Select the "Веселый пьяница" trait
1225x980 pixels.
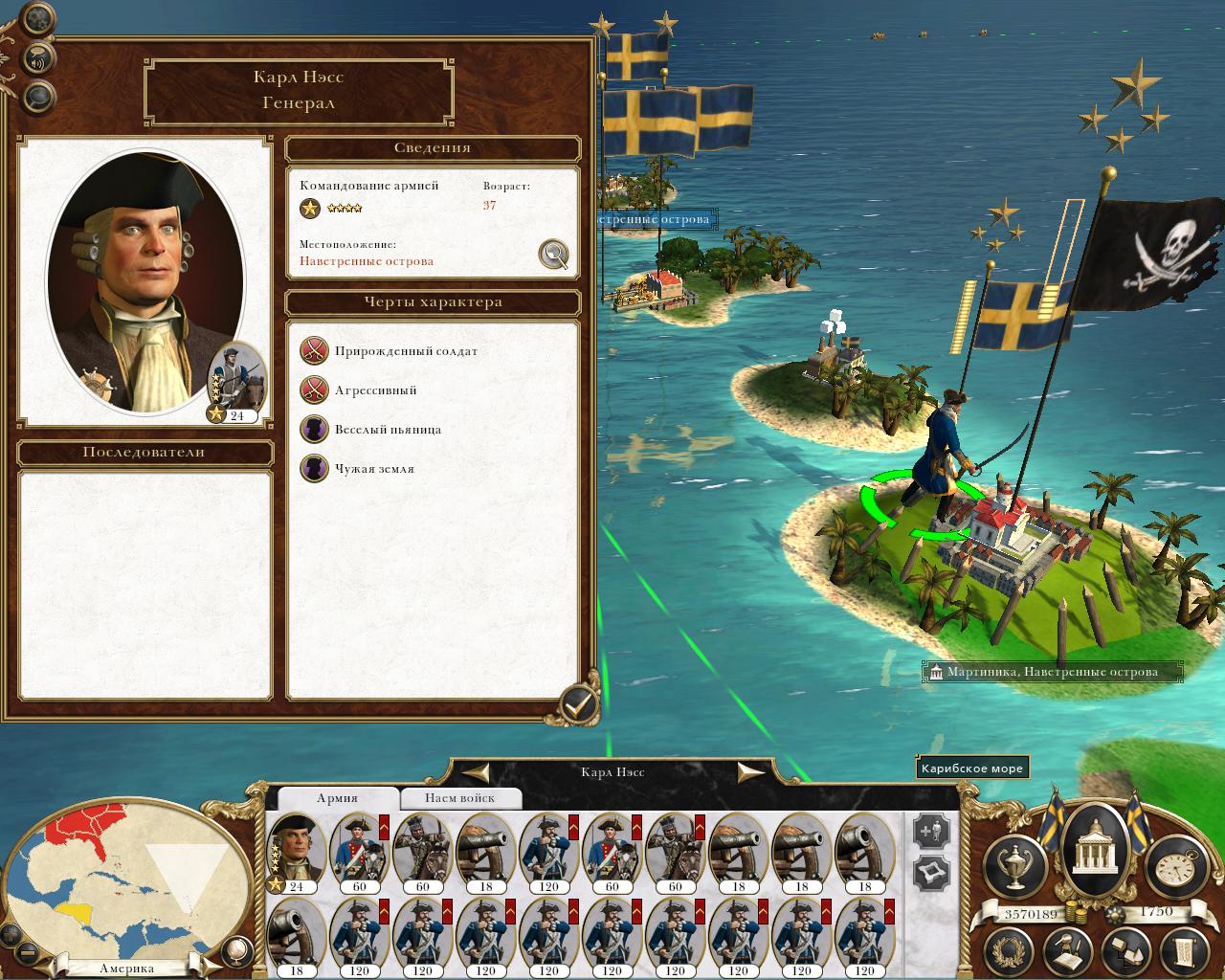[x=314, y=430]
